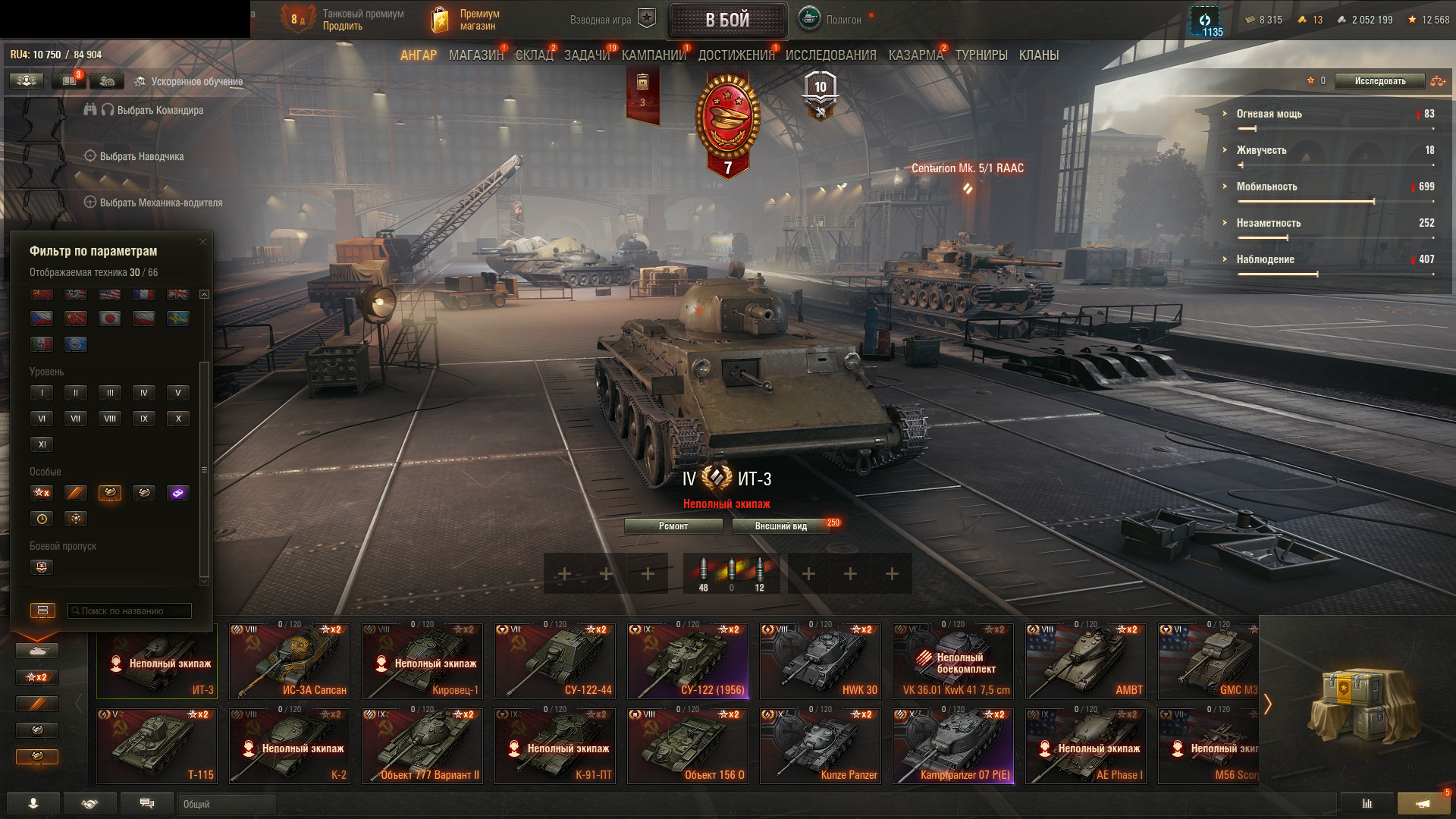This screenshot has width=1456, height=819.
Task: Open Внешний вид customization
Action: point(780,526)
